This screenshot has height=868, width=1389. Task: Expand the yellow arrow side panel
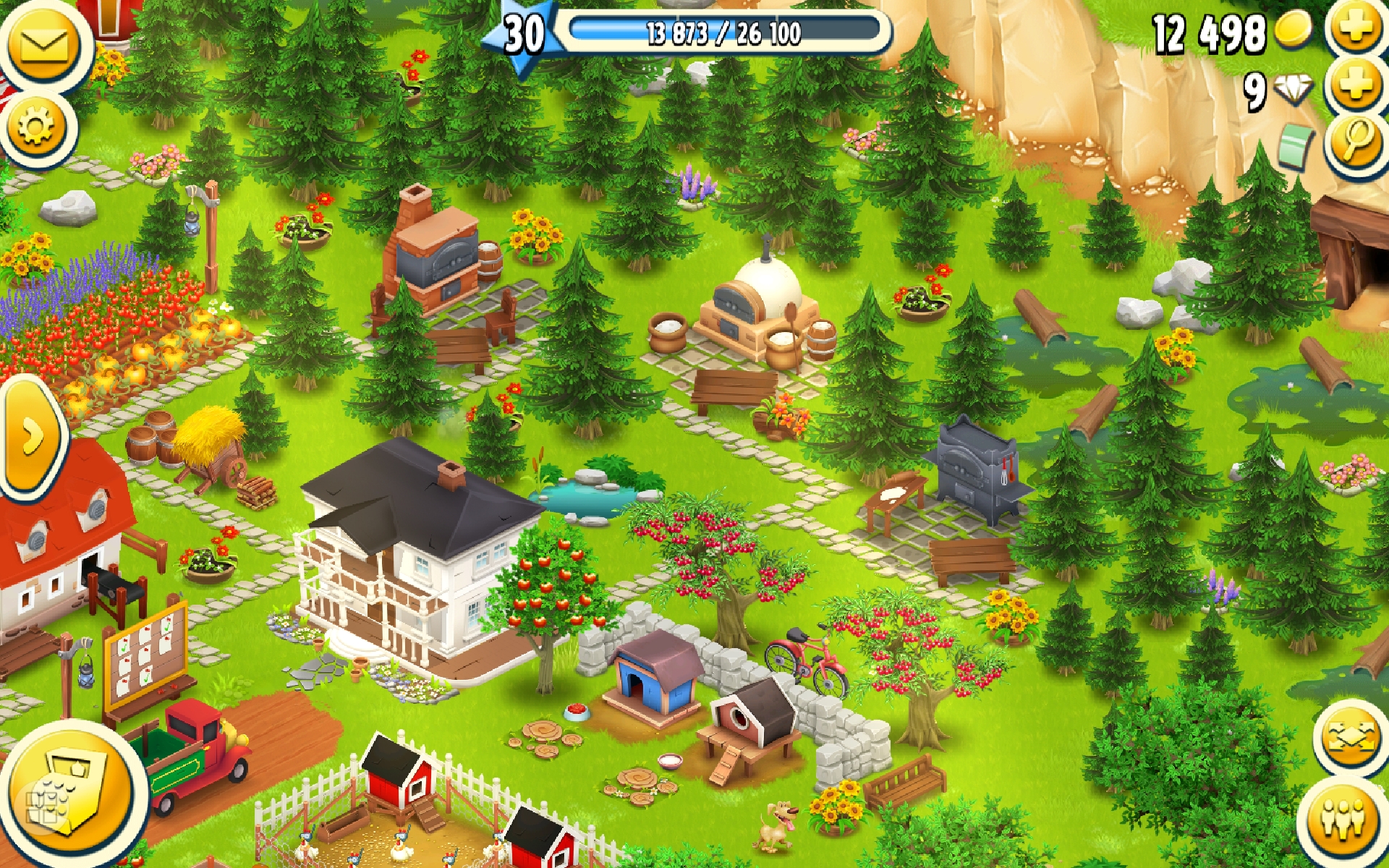[x=30, y=438]
